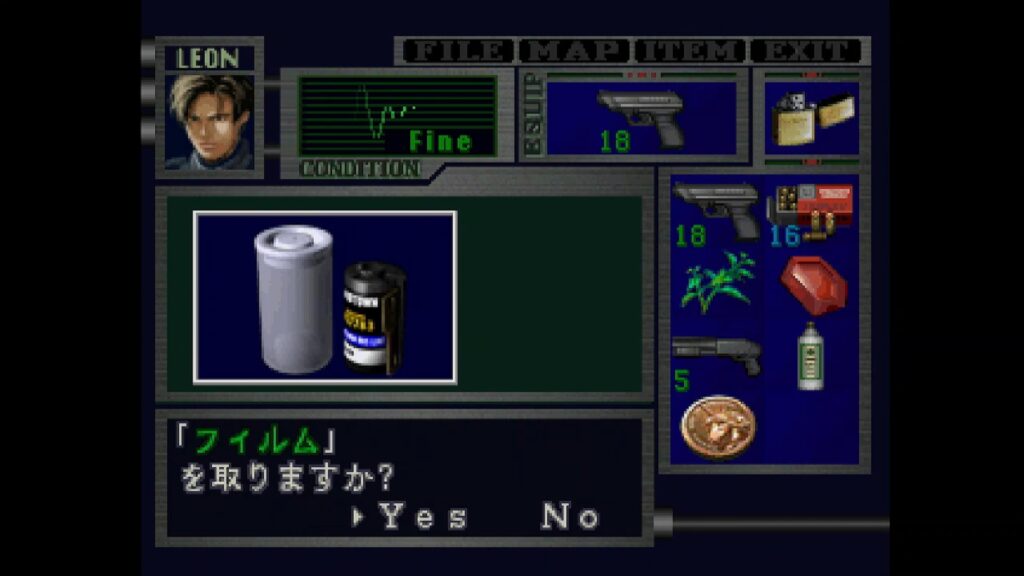
Task: Pick the green herb slot
Action: click(x=716, y=283)
